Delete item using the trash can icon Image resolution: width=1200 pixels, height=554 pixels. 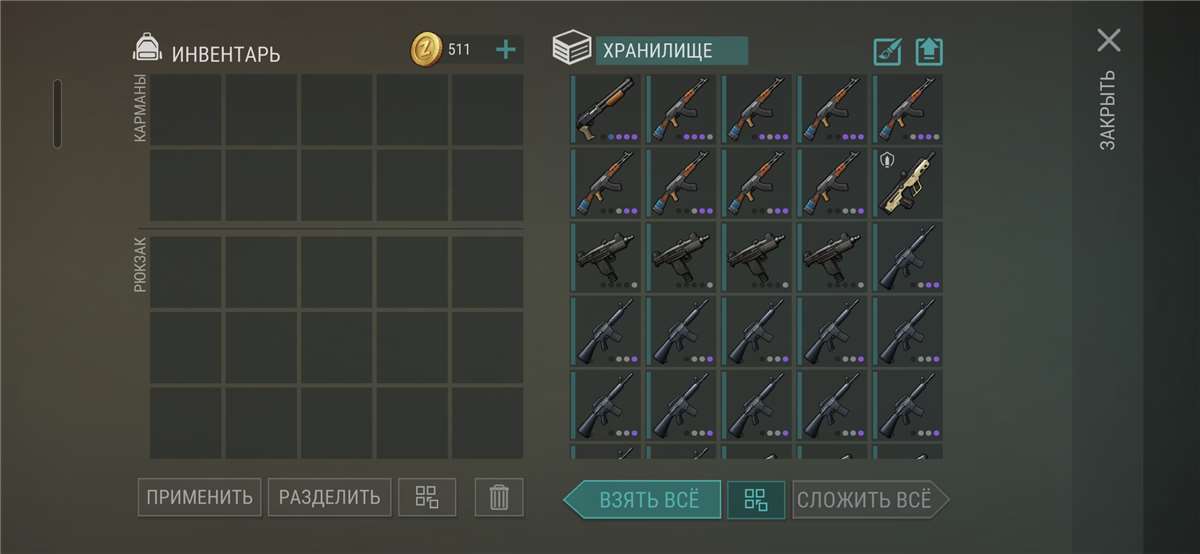coord(499,497)
